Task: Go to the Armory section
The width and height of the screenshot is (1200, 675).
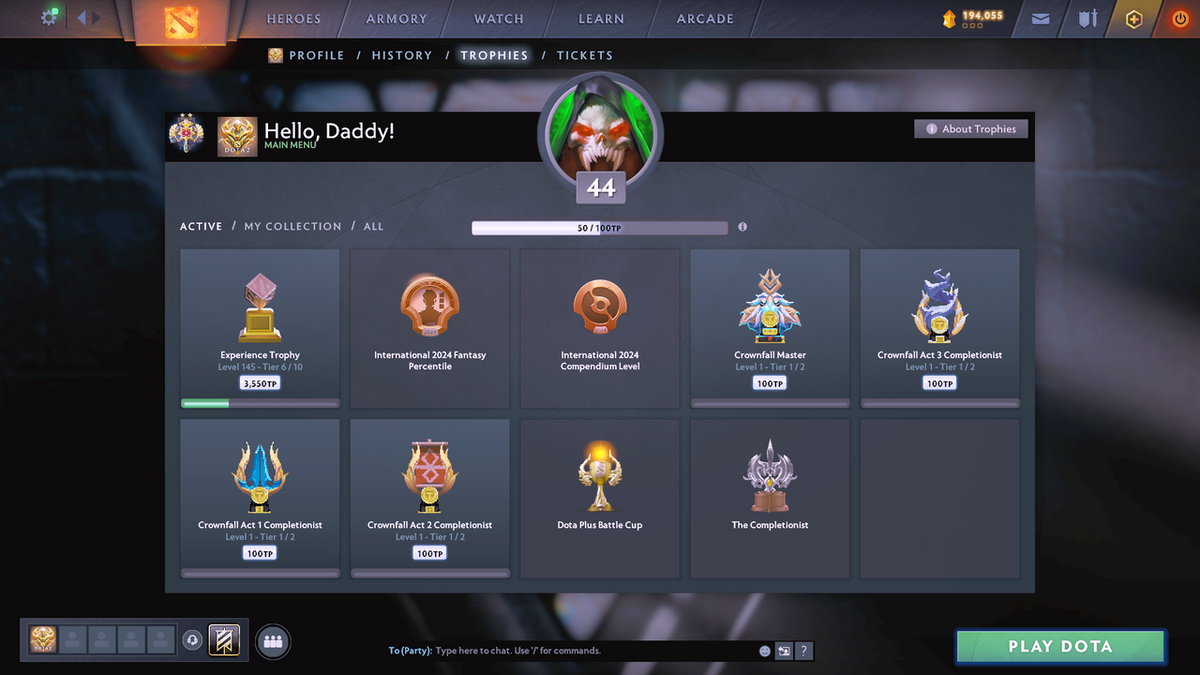Action: pos(396,19)
